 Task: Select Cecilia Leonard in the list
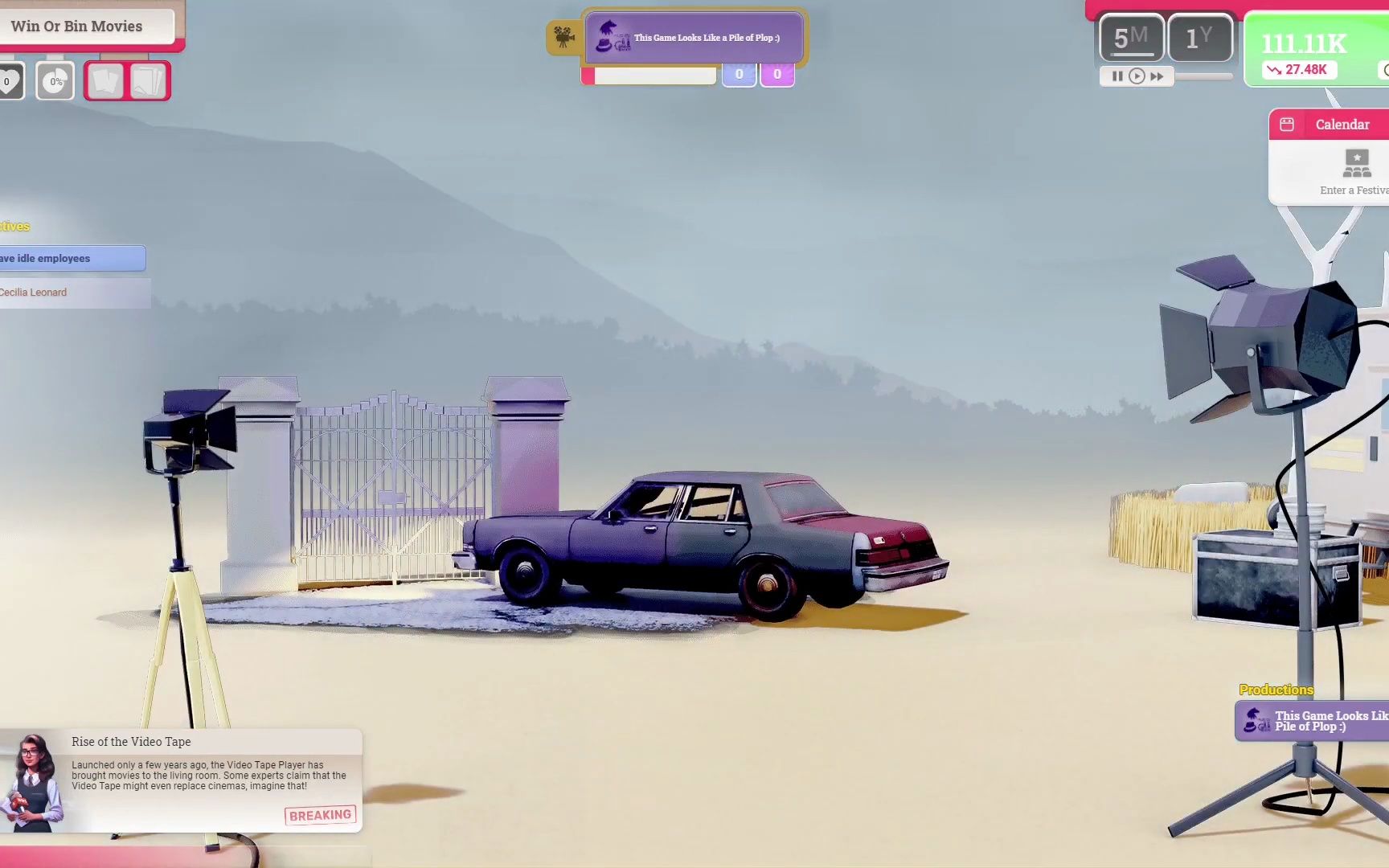tap(72, 293)
